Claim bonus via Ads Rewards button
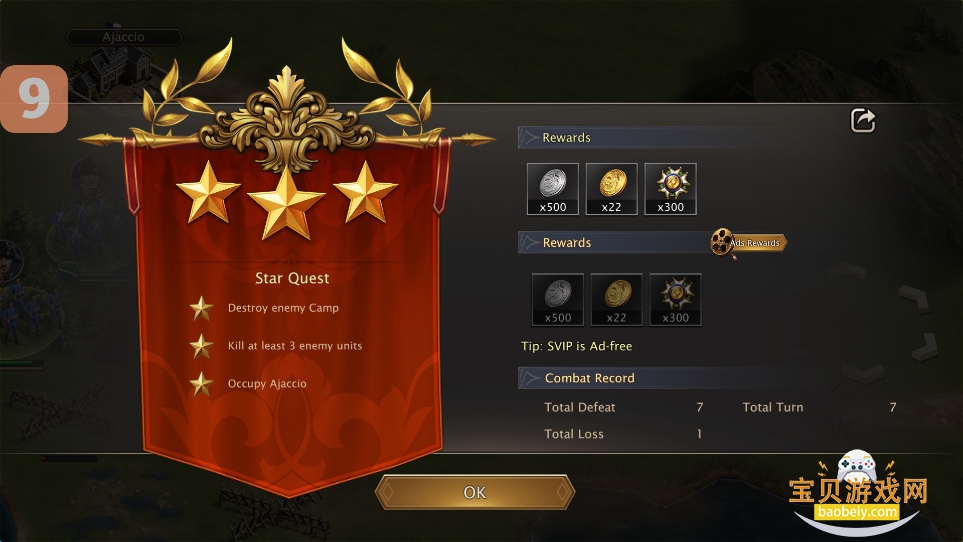Screen dimensions: 963x542 coord(749,243)
